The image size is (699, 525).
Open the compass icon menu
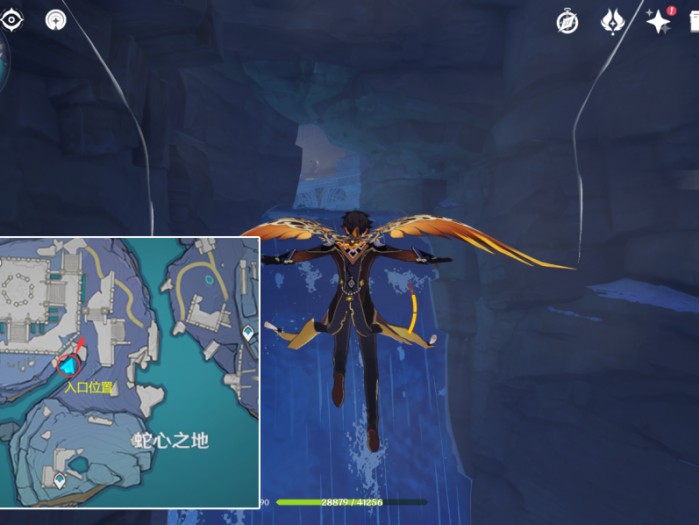pos(567,22)
